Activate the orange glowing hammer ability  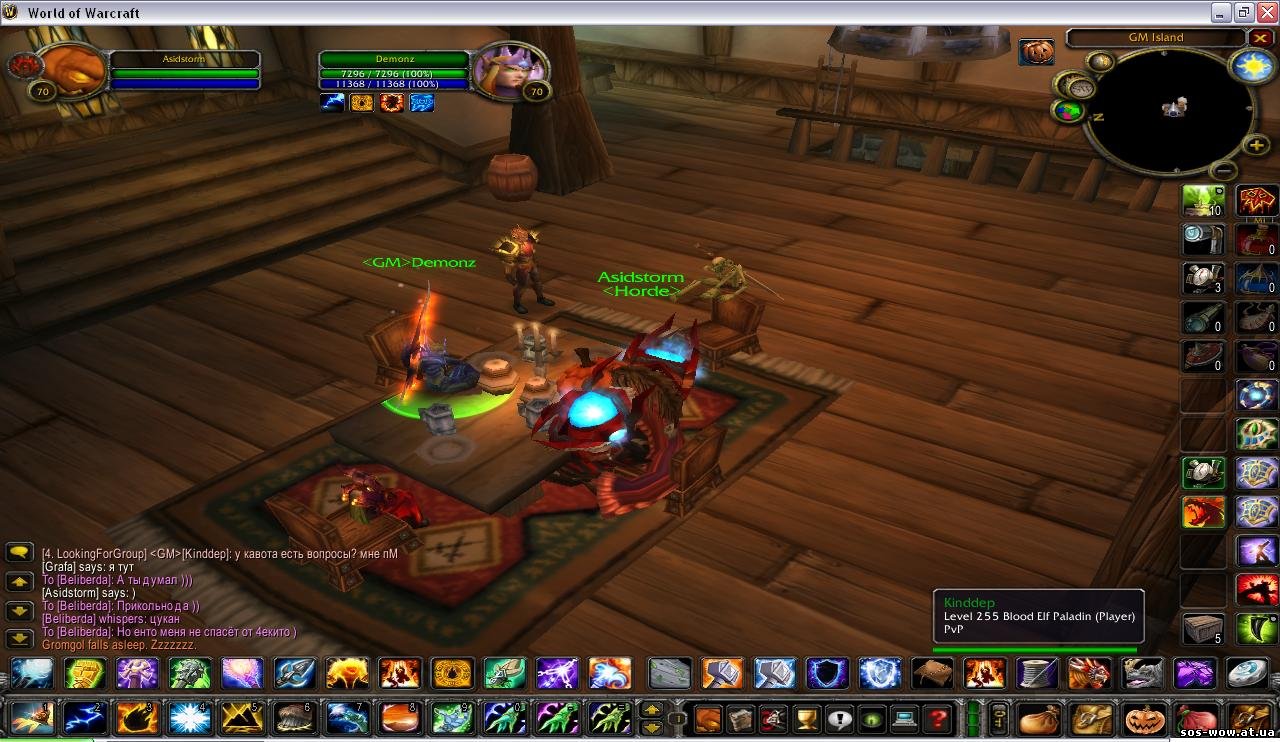pos(722,673)
